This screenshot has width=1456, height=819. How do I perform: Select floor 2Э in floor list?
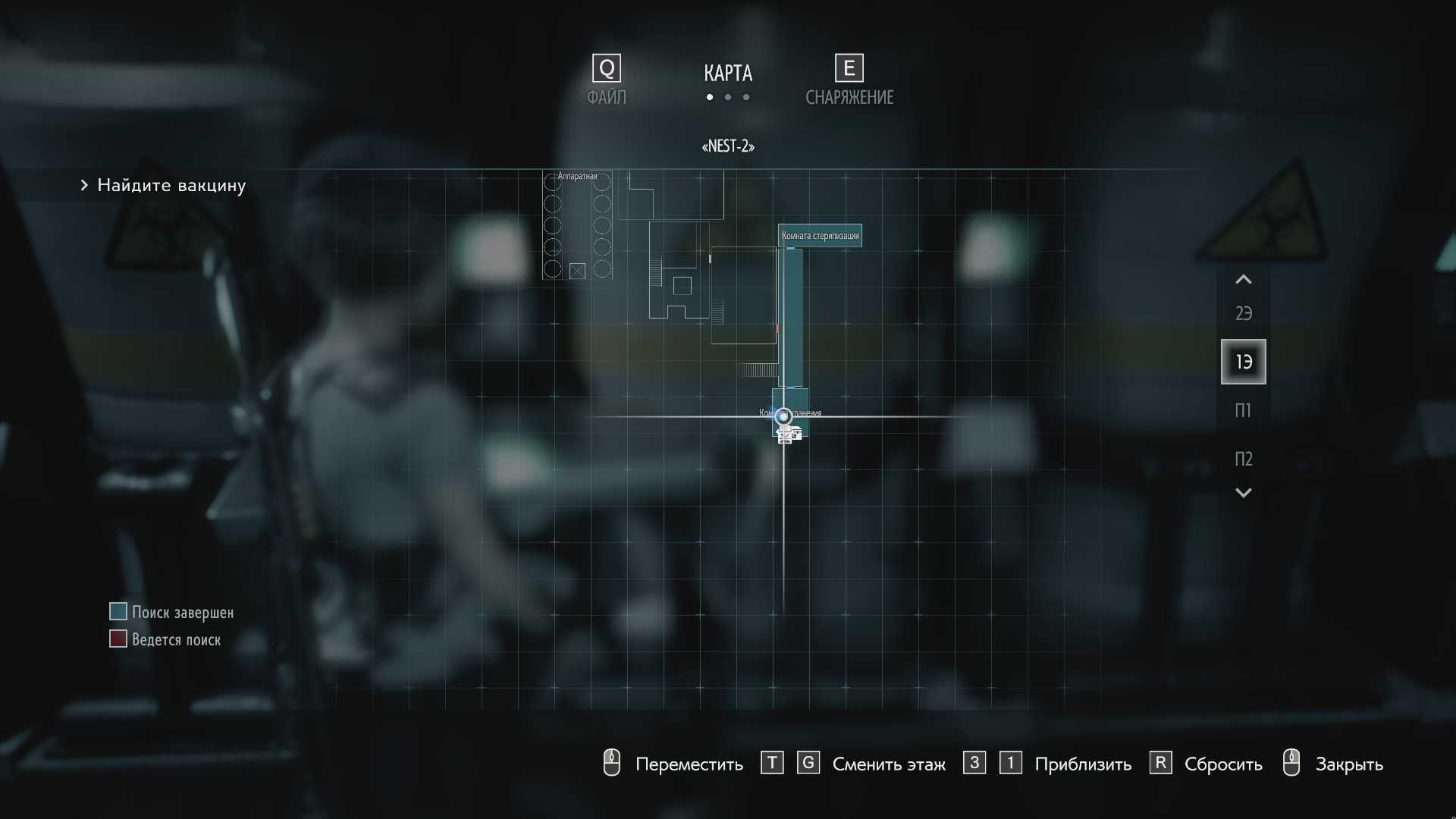pos(1243,313)
